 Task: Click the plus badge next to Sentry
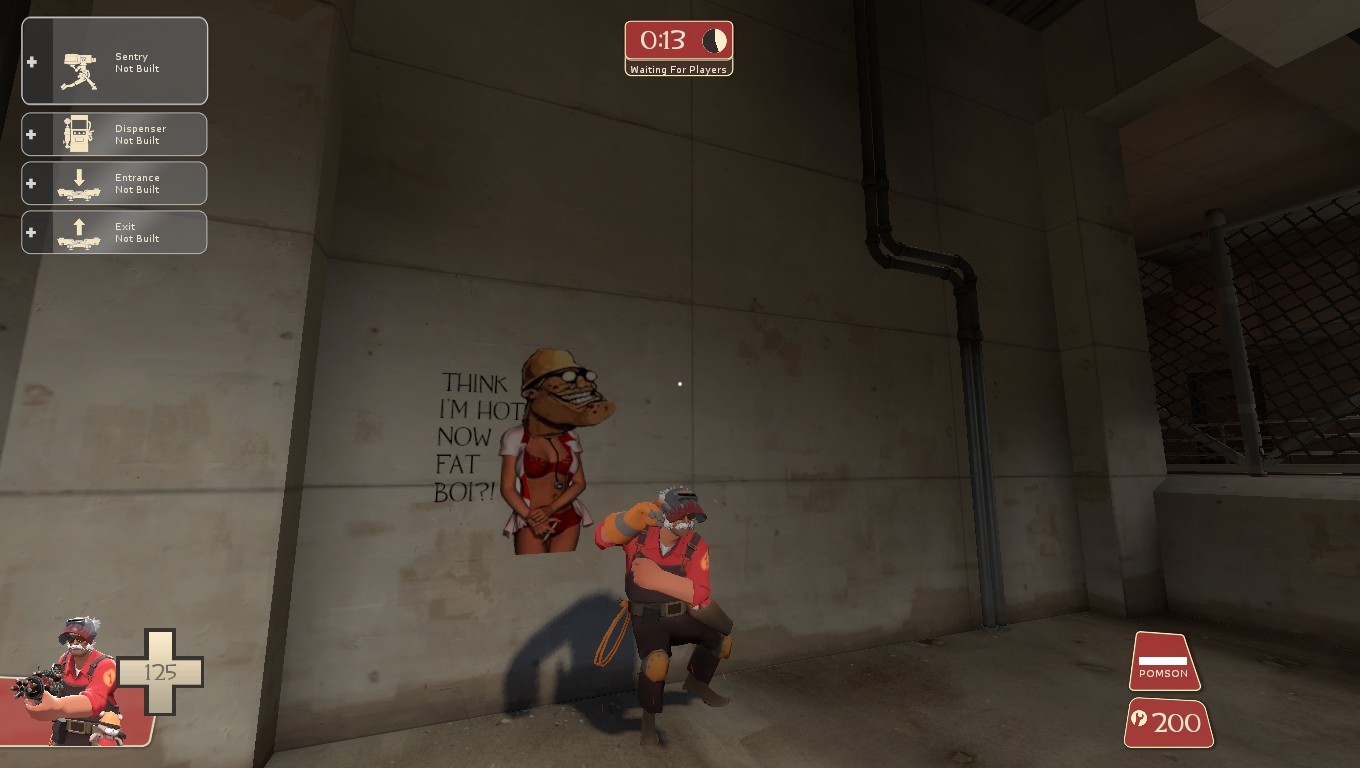click(32, 61)
